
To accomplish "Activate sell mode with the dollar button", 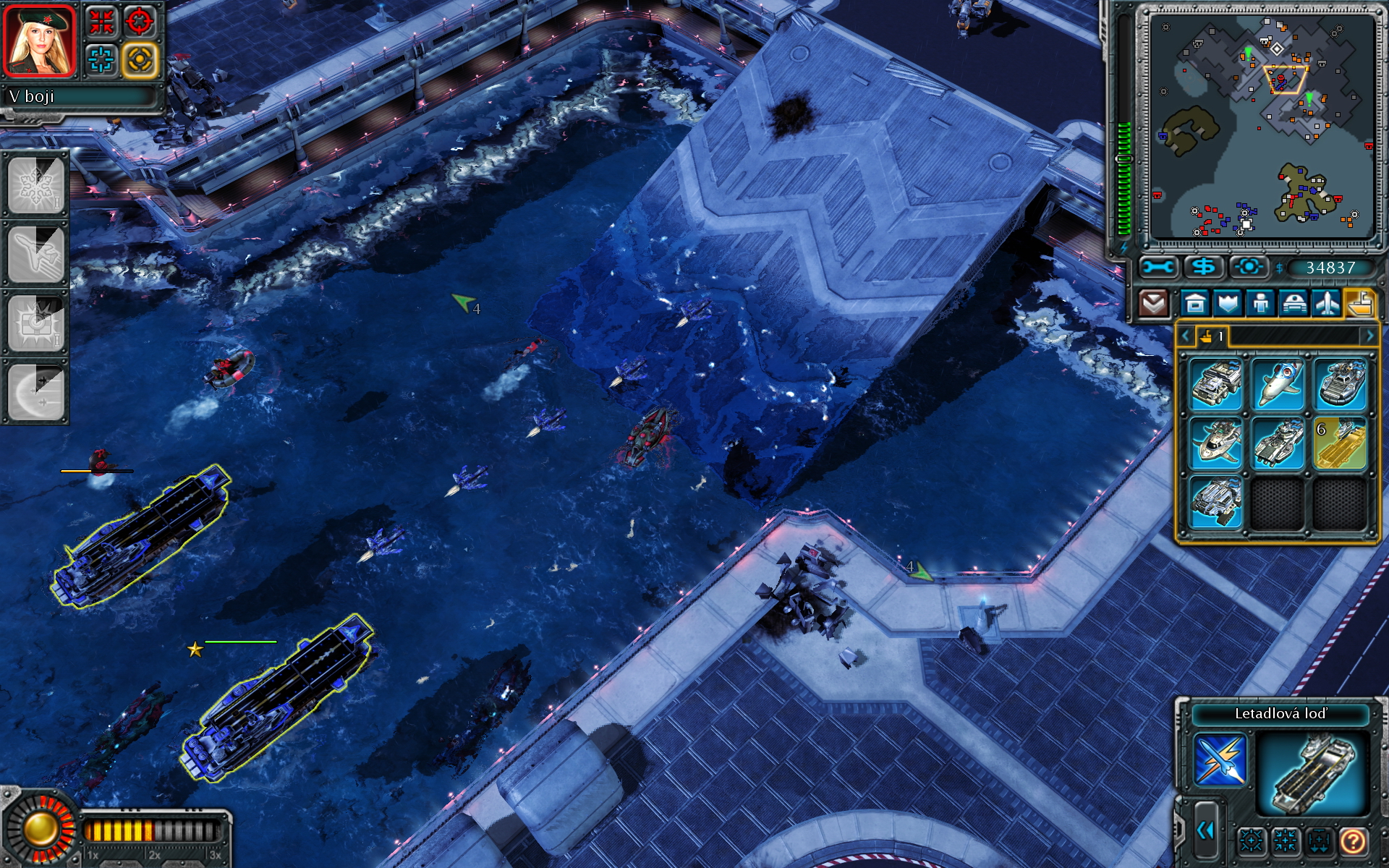I will [x=1203, y=268].
